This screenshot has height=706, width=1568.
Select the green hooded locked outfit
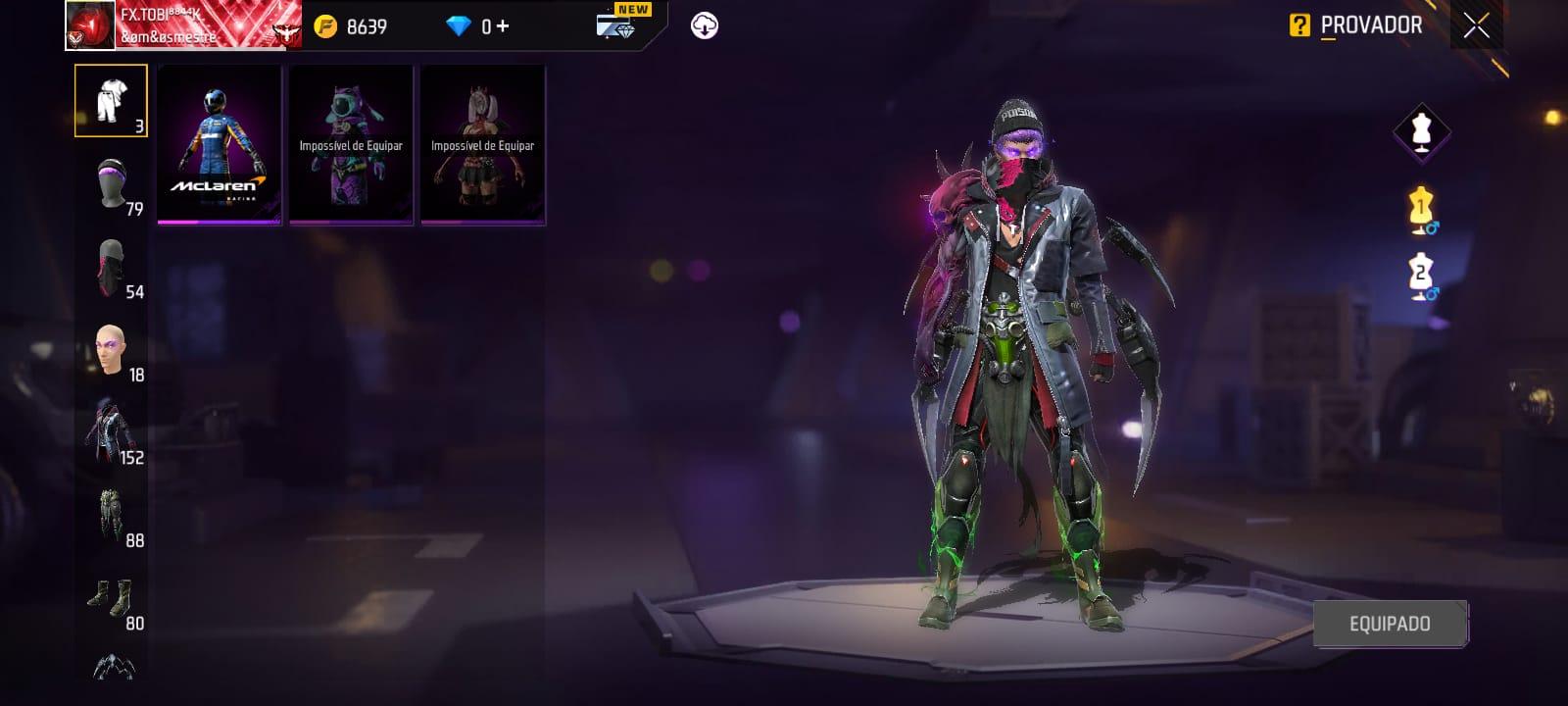tap(351, 145)
